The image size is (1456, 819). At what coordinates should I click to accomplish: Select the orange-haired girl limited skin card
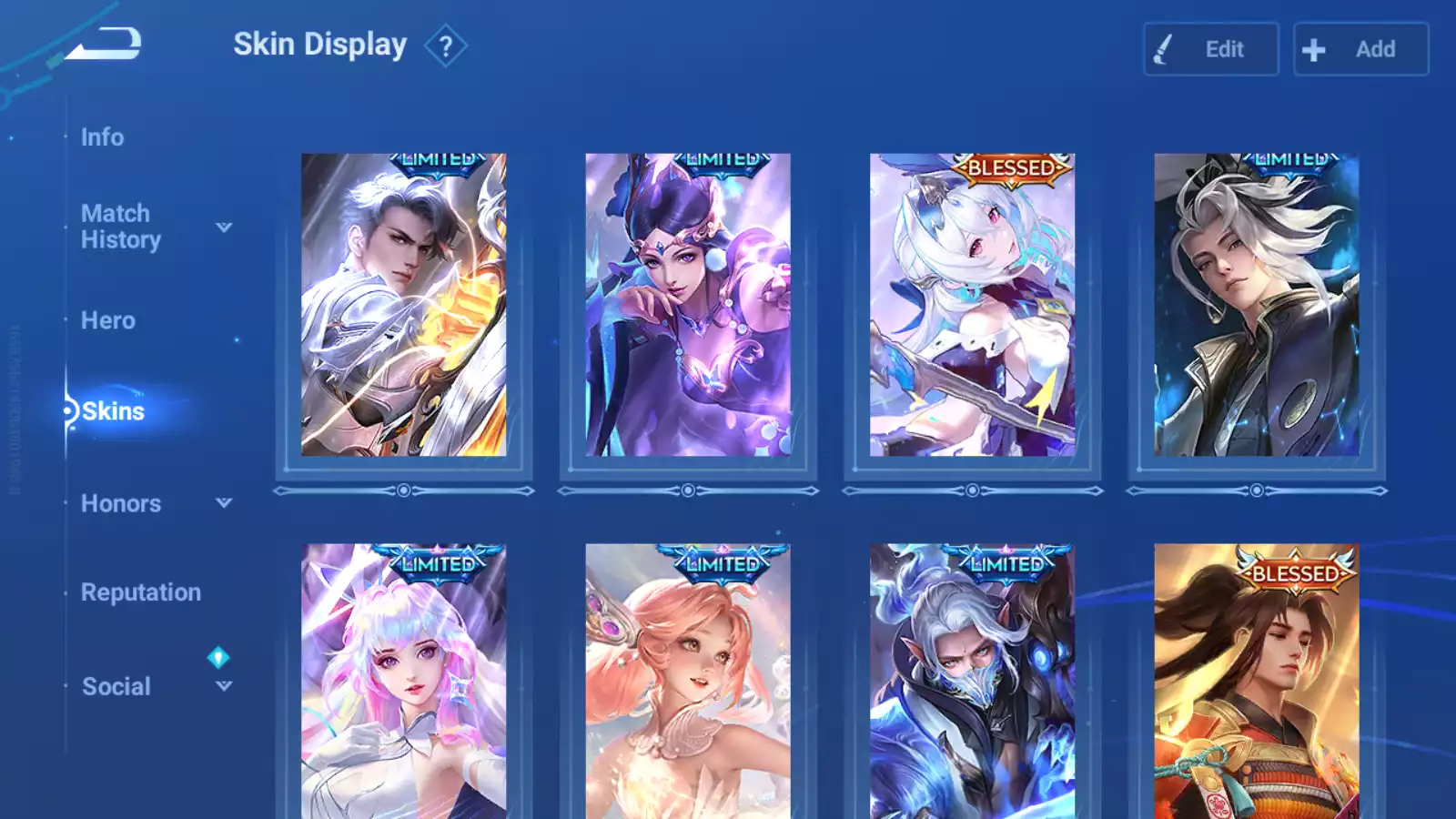tap(687, 682)
